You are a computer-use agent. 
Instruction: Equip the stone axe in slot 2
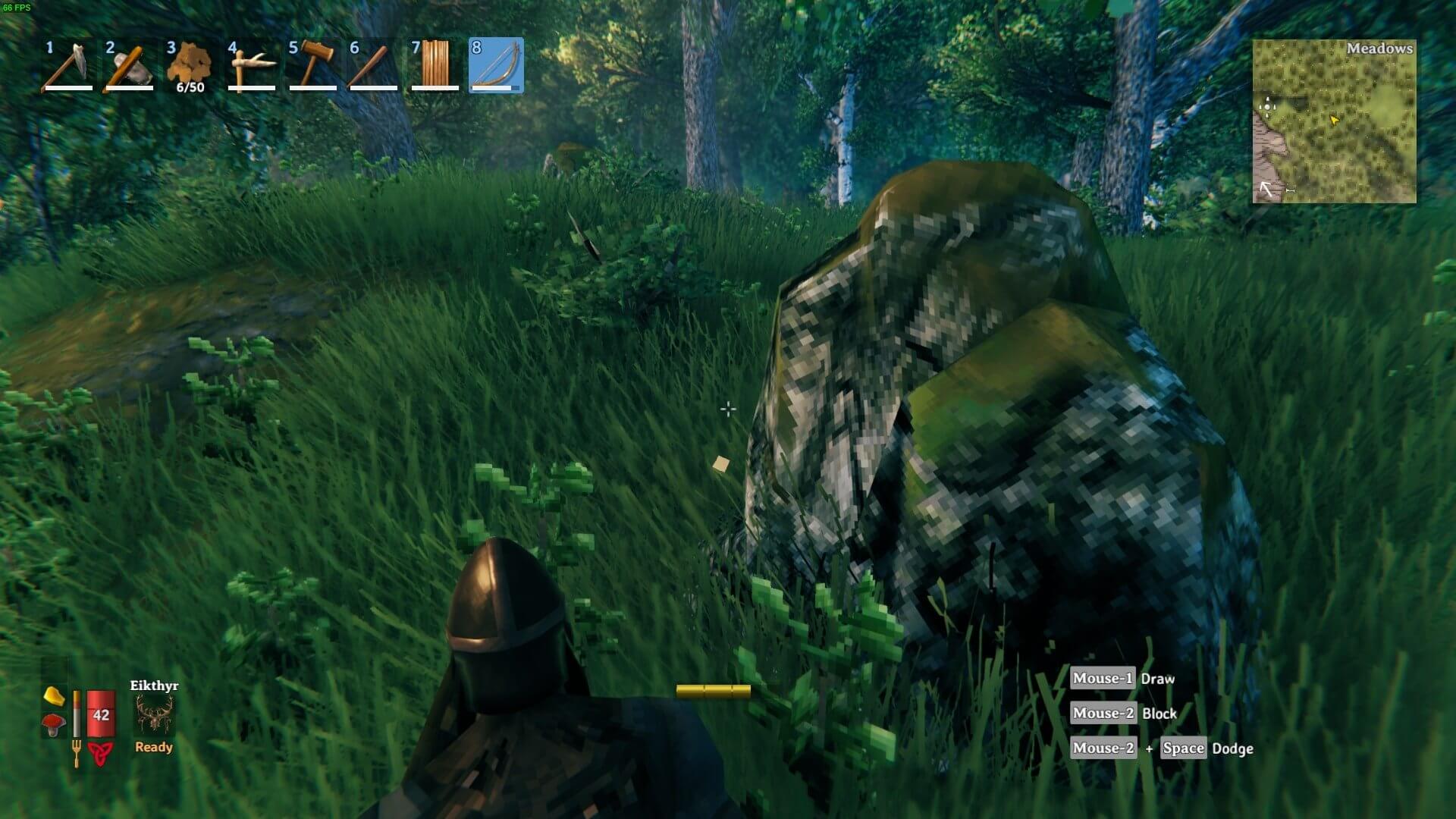coord(130,65)
